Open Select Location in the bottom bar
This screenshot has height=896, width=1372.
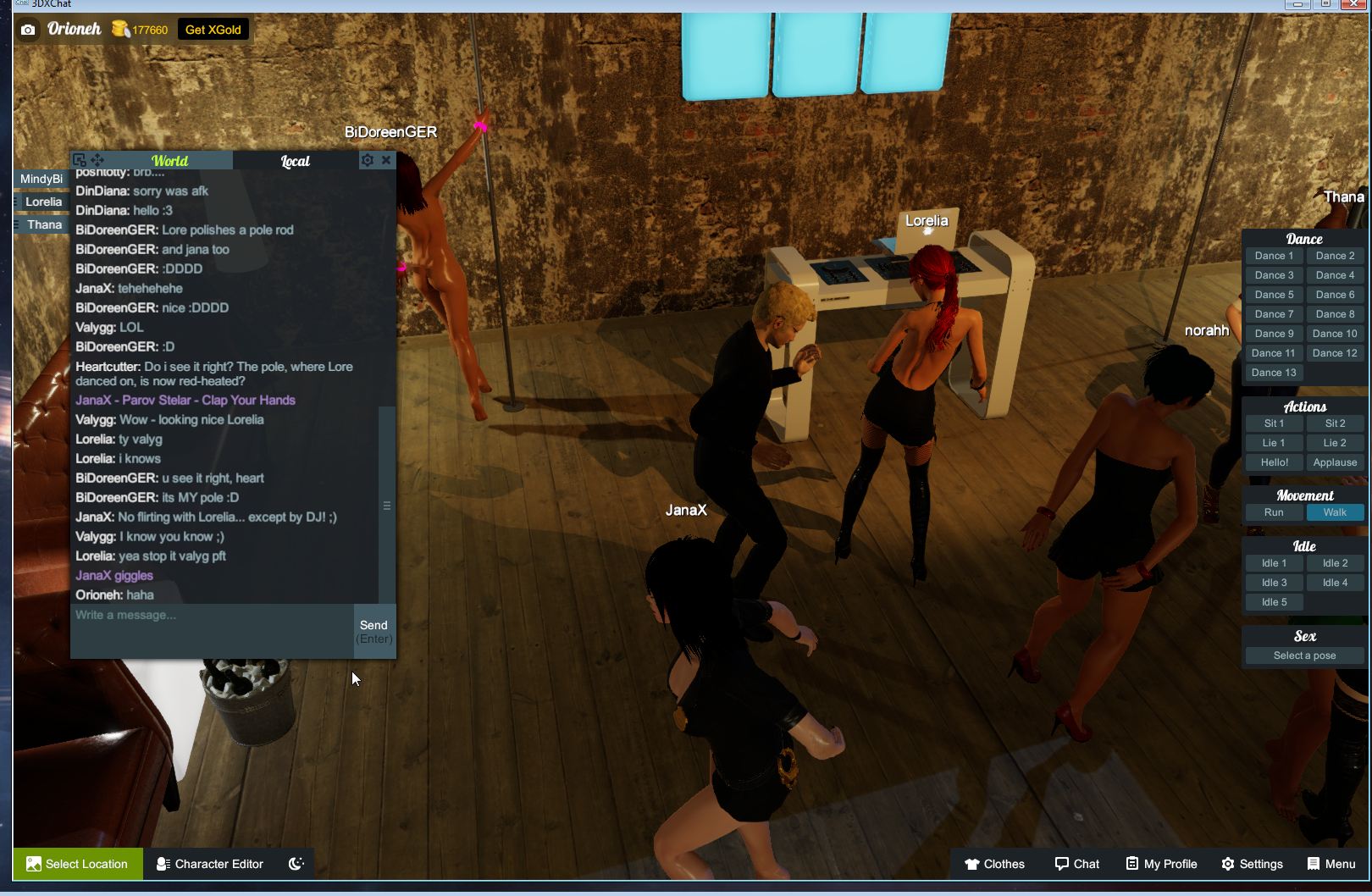pyautogui.click(x=77, y=863)
